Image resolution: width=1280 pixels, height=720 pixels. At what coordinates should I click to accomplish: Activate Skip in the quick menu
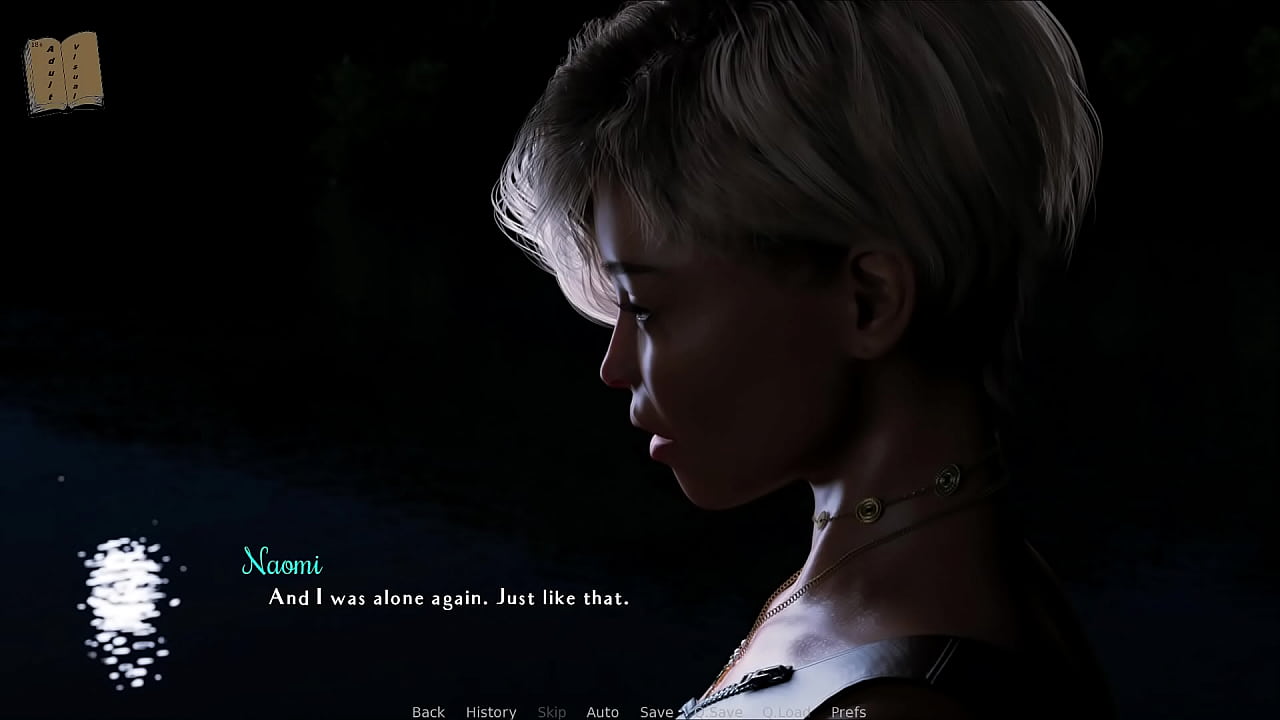click(552, 712)
